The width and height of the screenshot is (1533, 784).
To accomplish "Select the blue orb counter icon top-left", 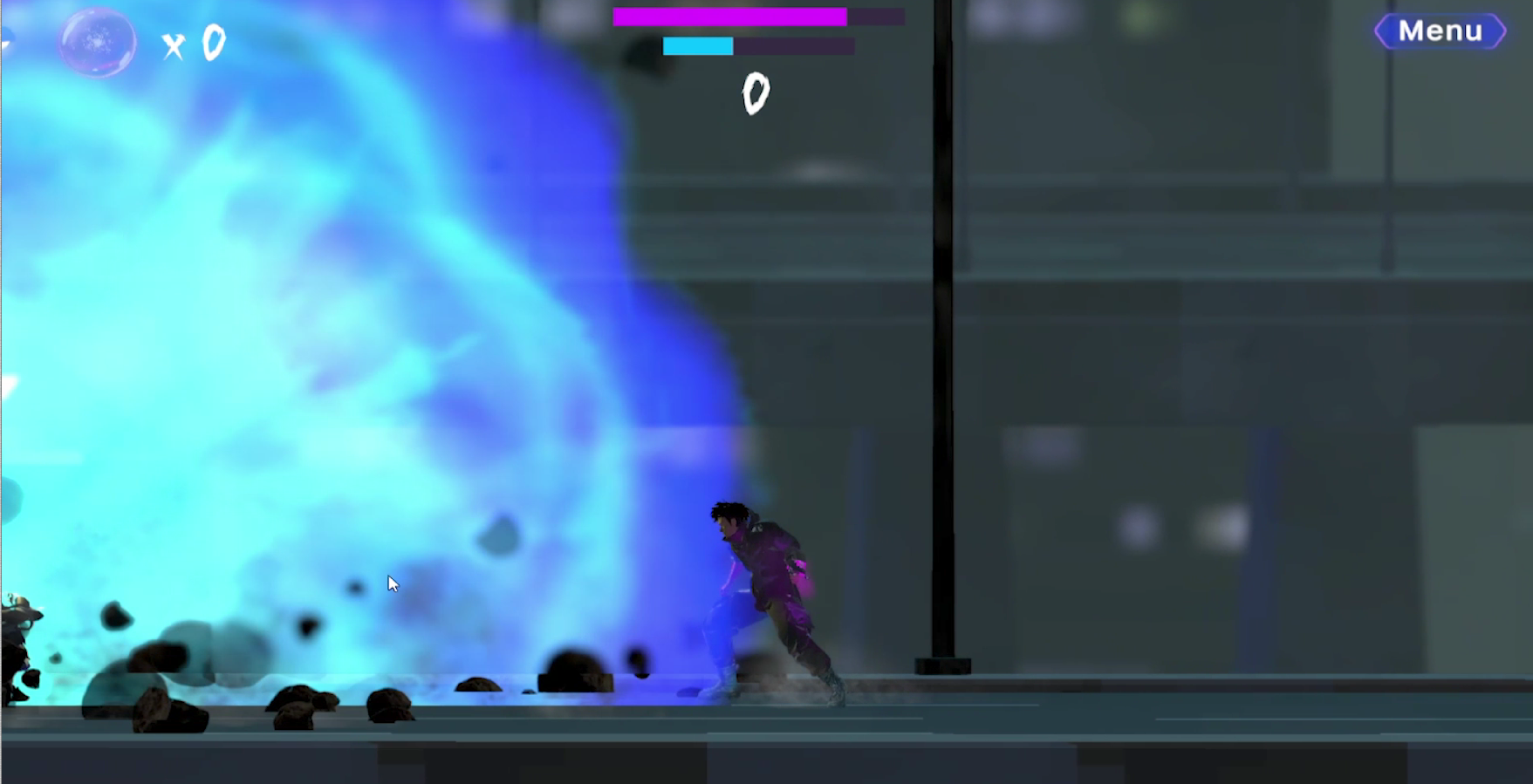I will (98, 42).
